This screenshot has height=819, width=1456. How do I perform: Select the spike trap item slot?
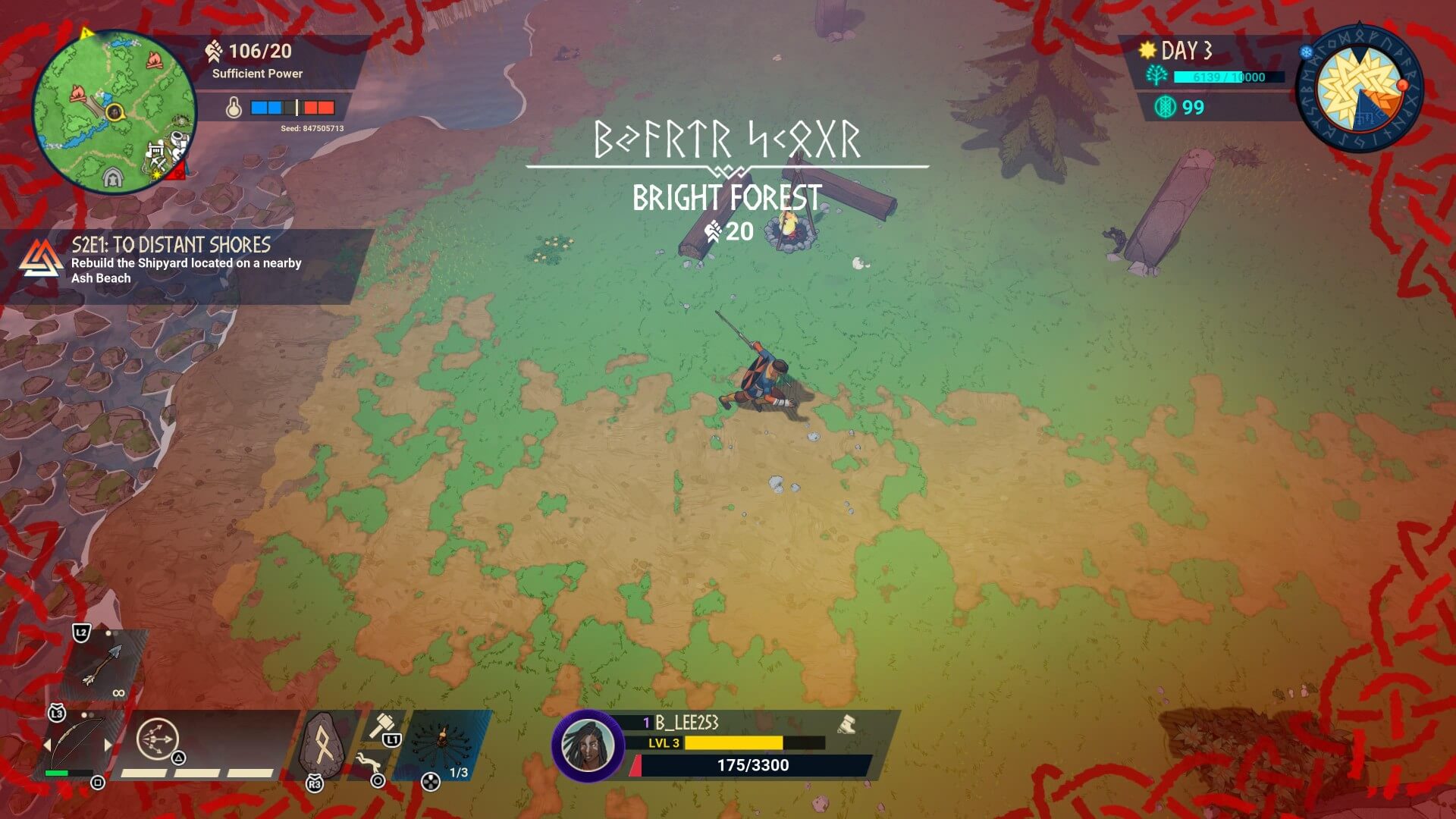point(442,742)
